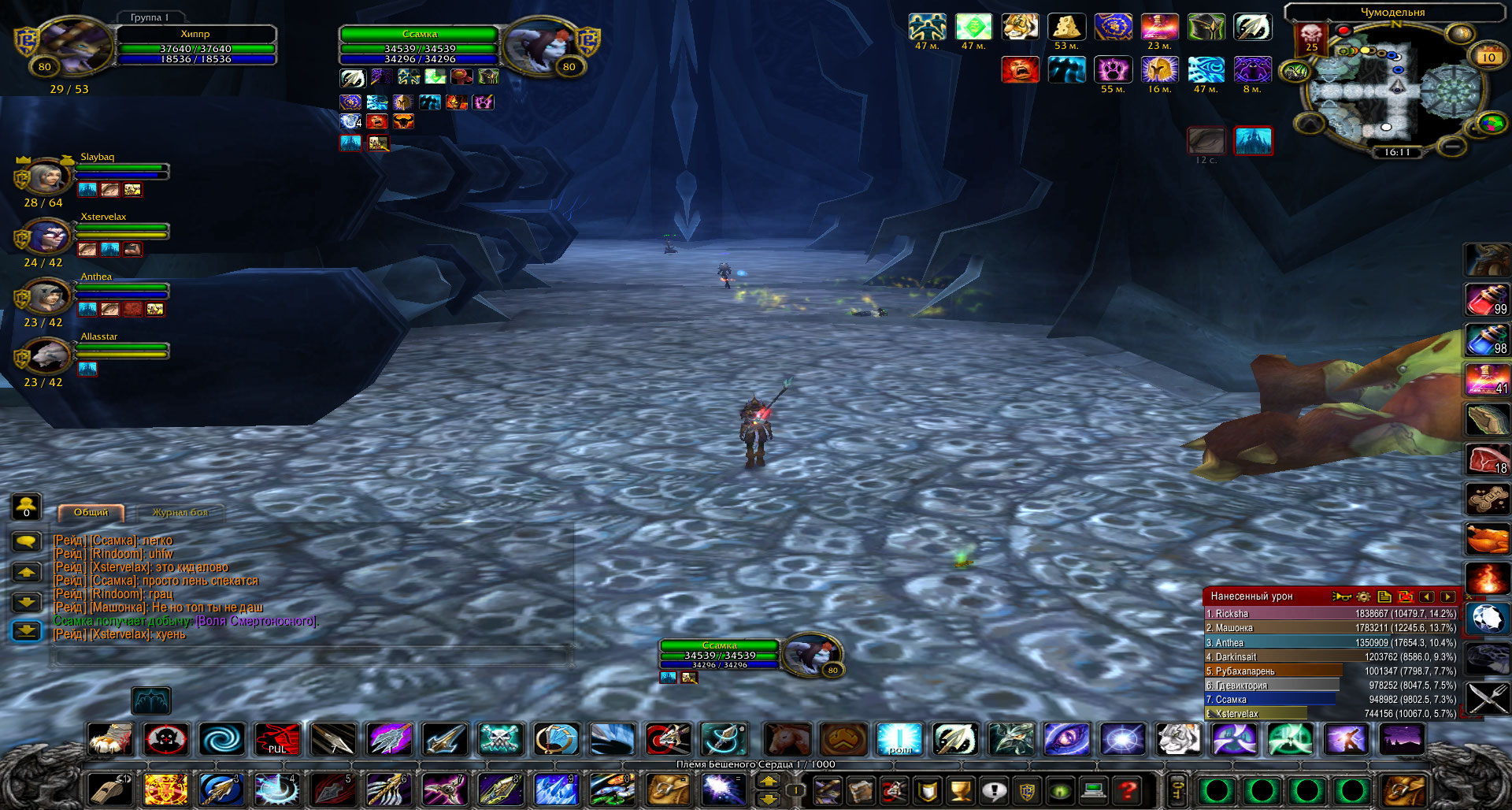Switch to the Журнал боя chat tab

coord(180,513)
